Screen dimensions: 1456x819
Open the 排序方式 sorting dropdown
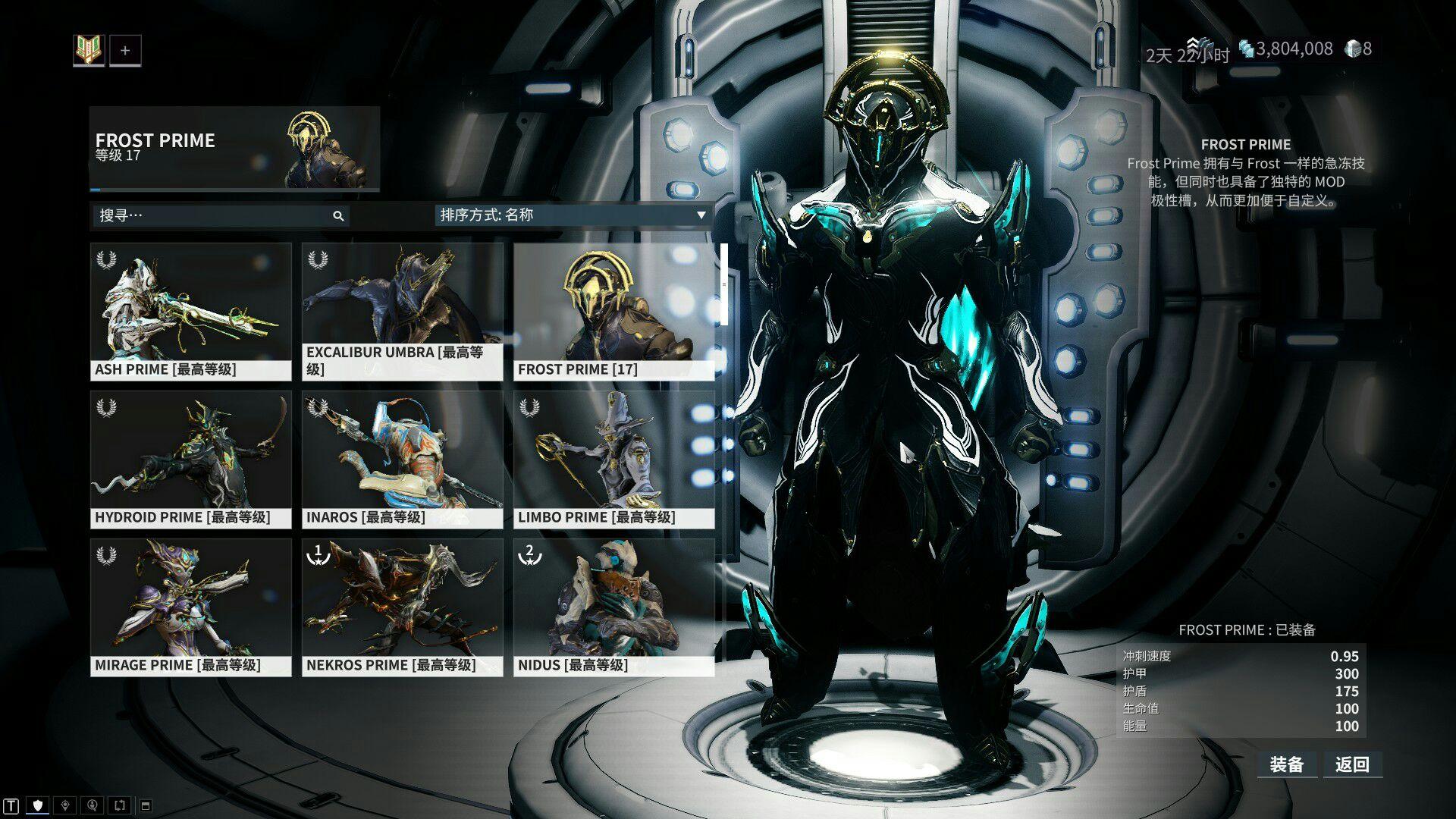[x=531, y=215]
